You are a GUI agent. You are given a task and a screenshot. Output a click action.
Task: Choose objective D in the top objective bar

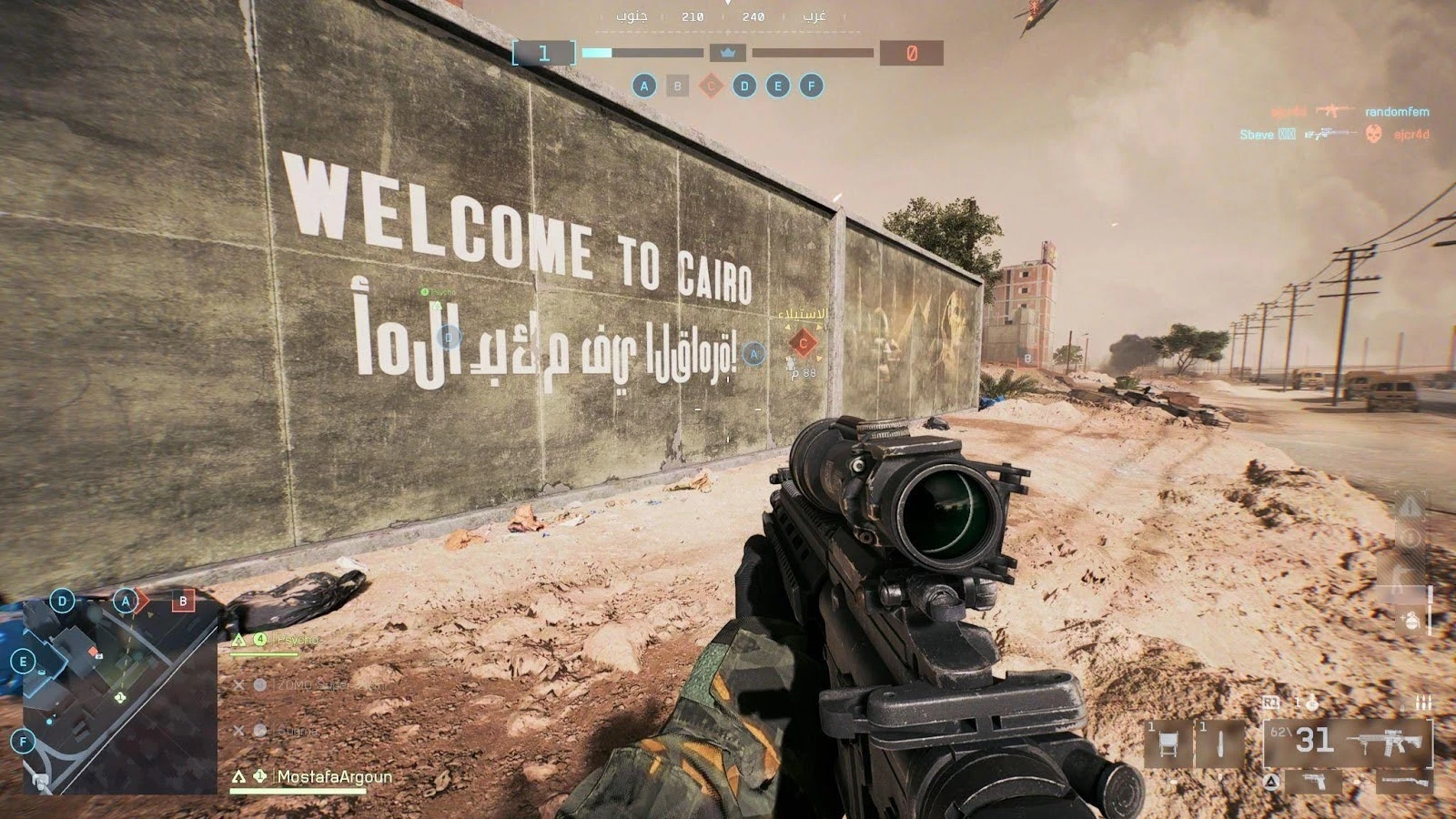pyautogui.click(x=744, y=86)
